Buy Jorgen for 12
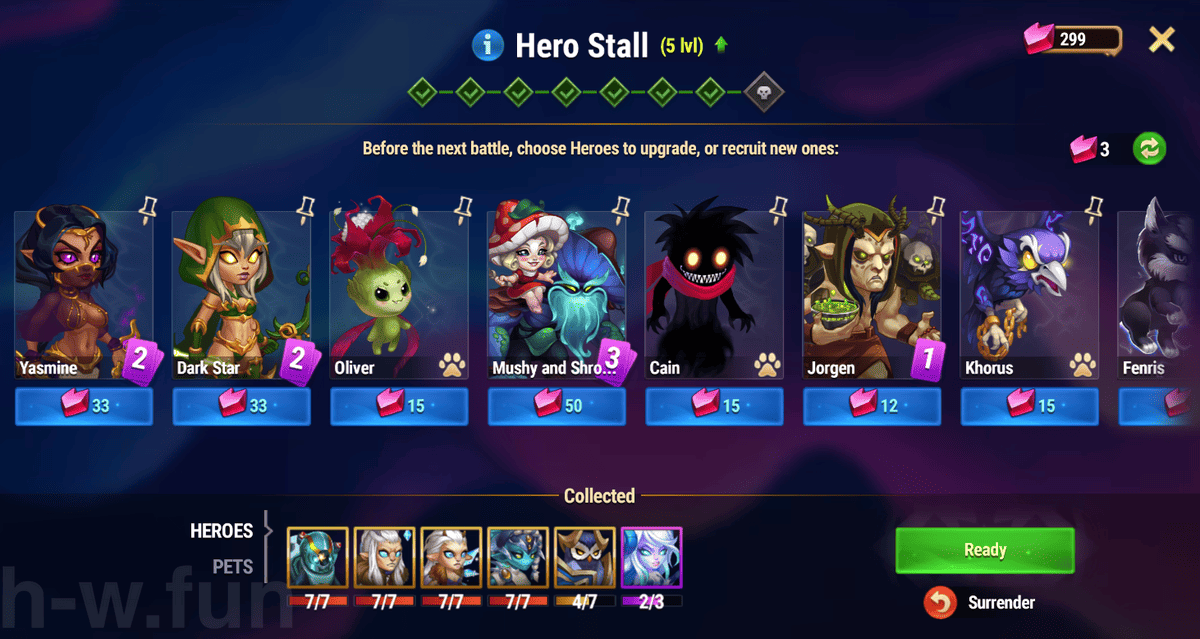Image resolution: width=1200 pixels, height=639 pixels. click(872, 407)
